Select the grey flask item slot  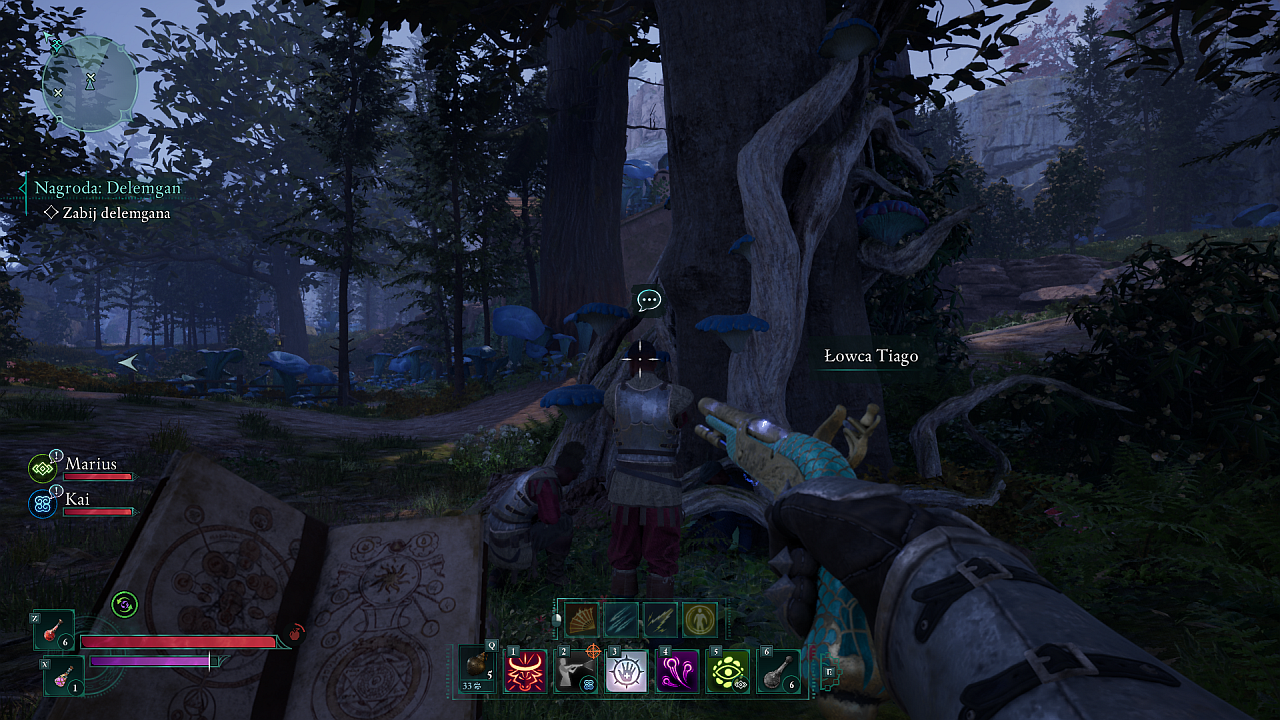pos(779,671)
